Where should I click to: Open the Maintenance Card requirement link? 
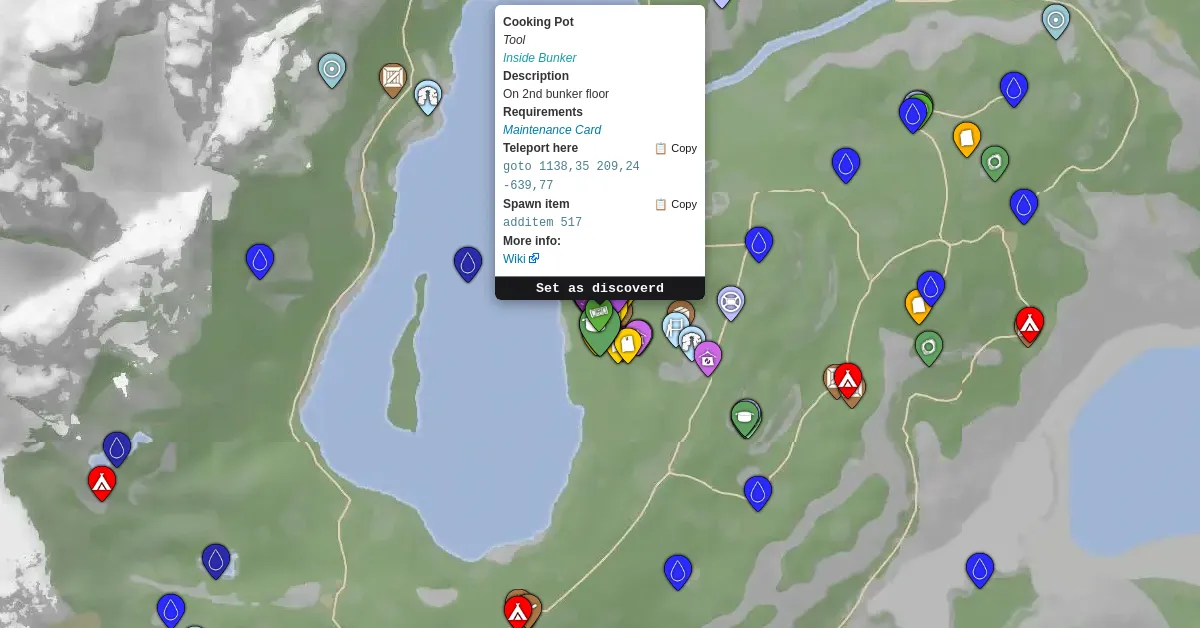click(x=551, y=130)
